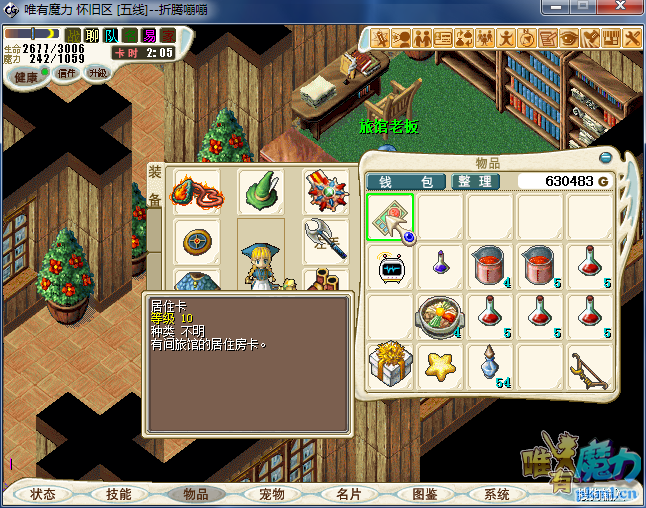Viewport: 646px width, 508px height.
Task: Select the bibimbap food bowl item
Action: click(440, 316)
